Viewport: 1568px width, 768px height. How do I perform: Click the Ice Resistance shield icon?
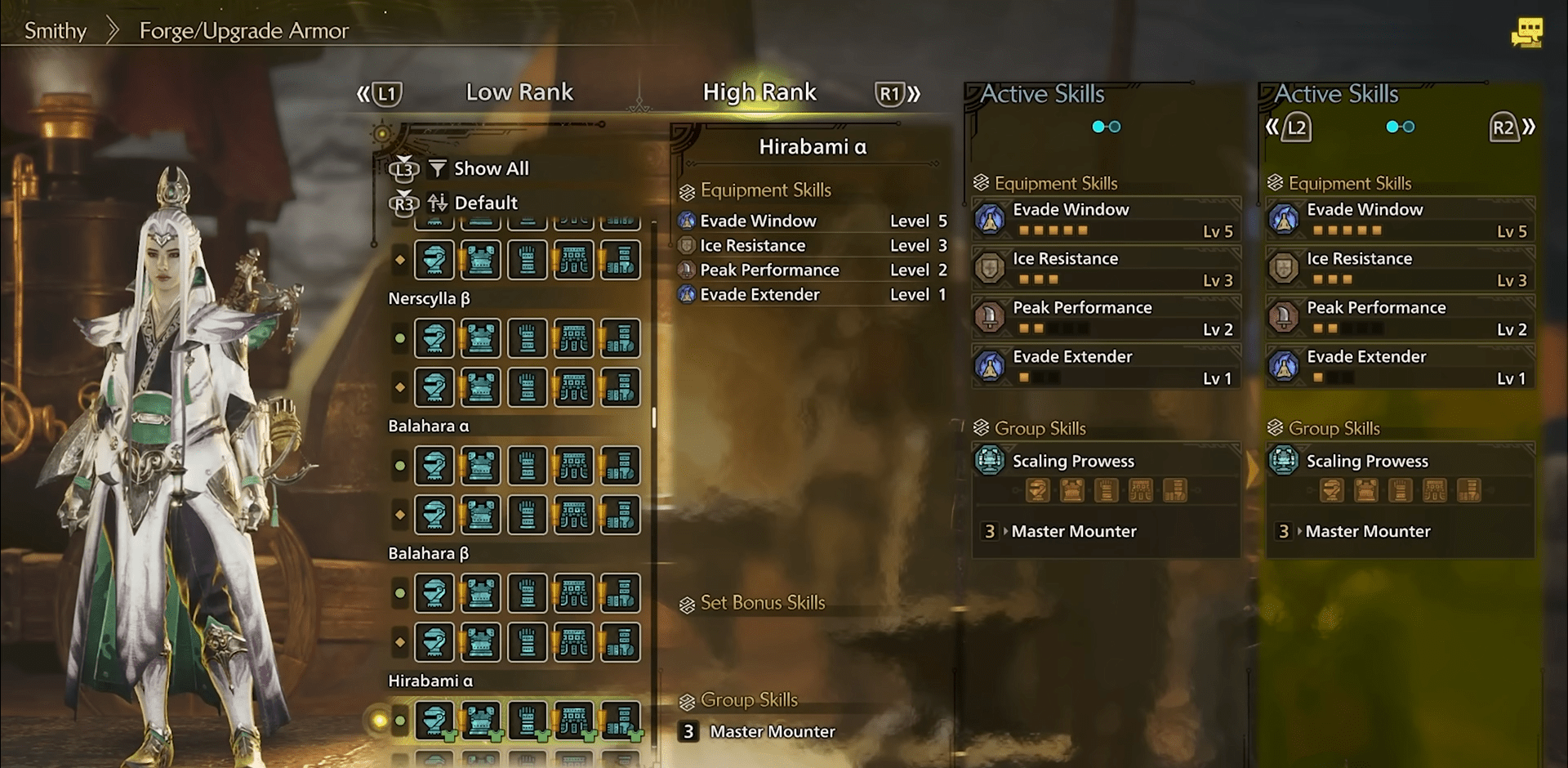pyautogui.click(x=990, y=268)
